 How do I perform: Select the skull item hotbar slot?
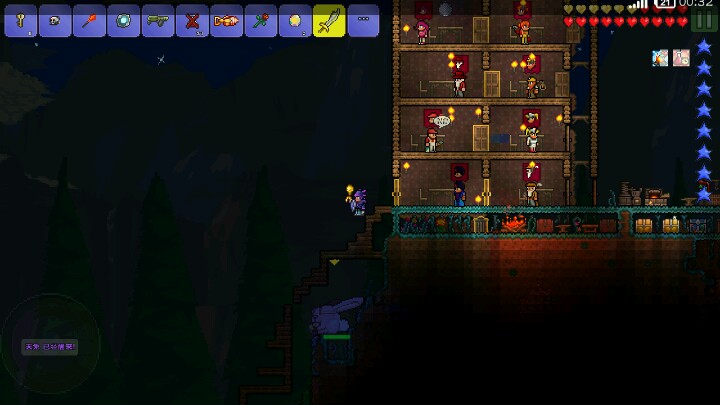[55, 20]
